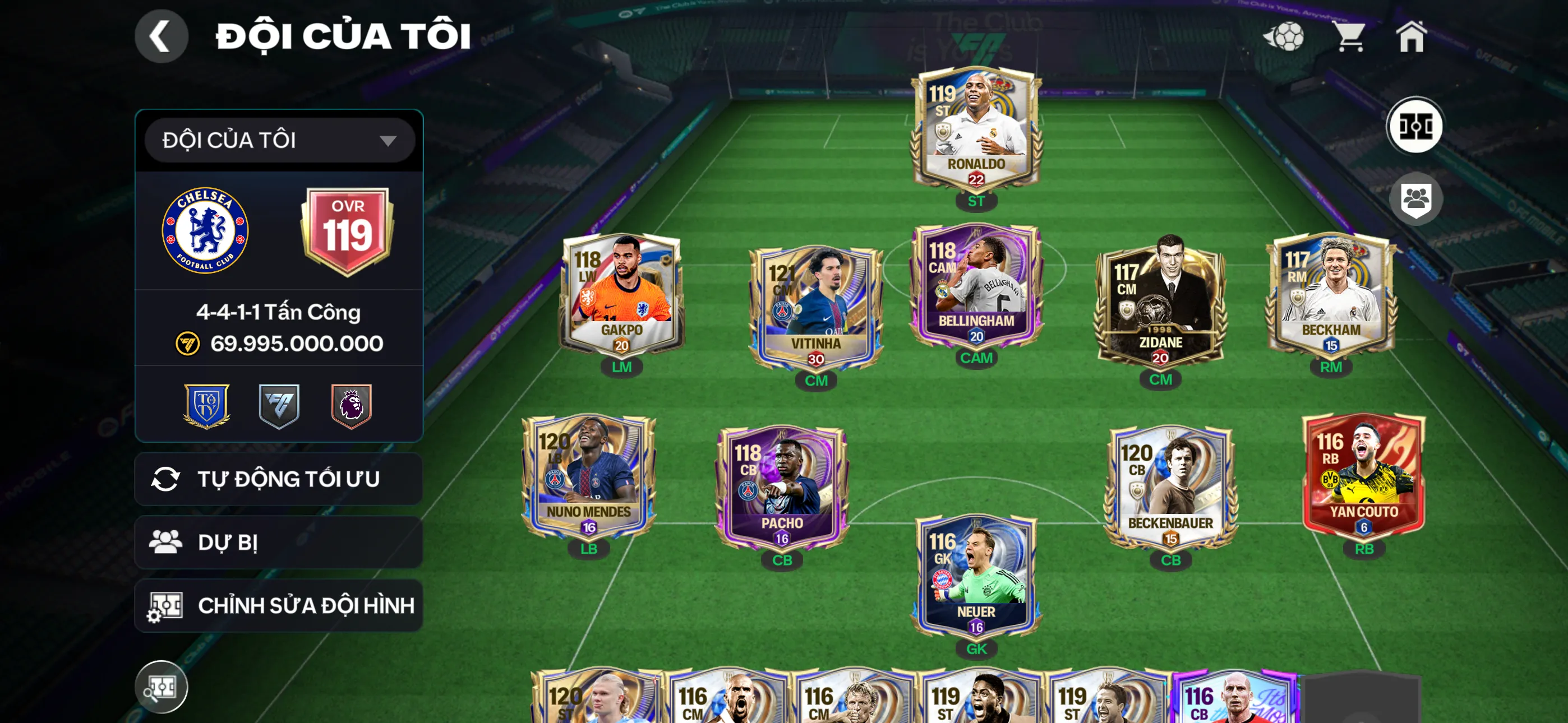Pick the Zidane CM card
Image resolution: width=1568 pixels, height=723 pixels.
pos(1160,302)
